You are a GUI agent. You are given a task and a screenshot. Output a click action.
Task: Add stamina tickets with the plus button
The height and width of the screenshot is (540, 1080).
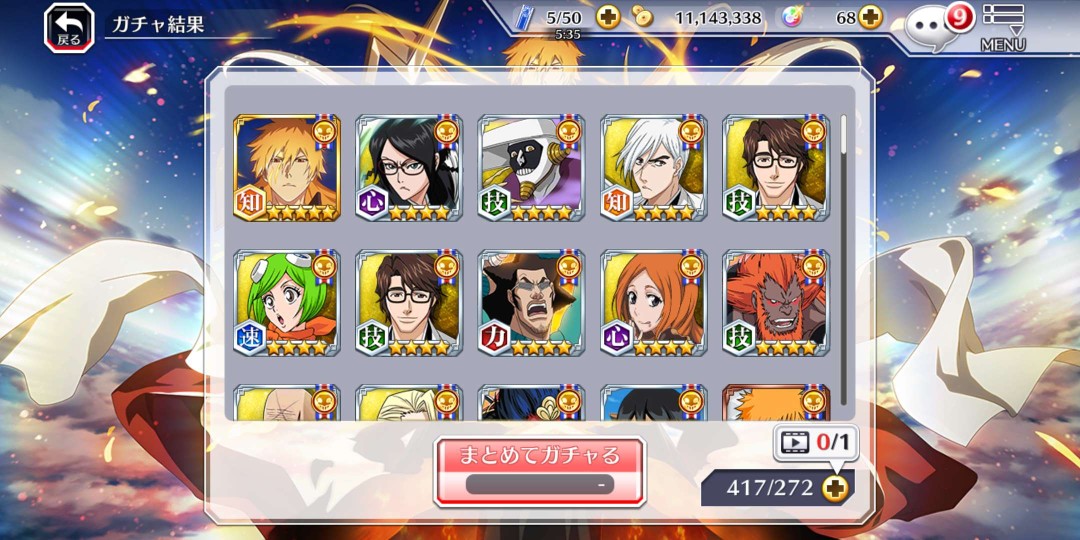[608, 17]
